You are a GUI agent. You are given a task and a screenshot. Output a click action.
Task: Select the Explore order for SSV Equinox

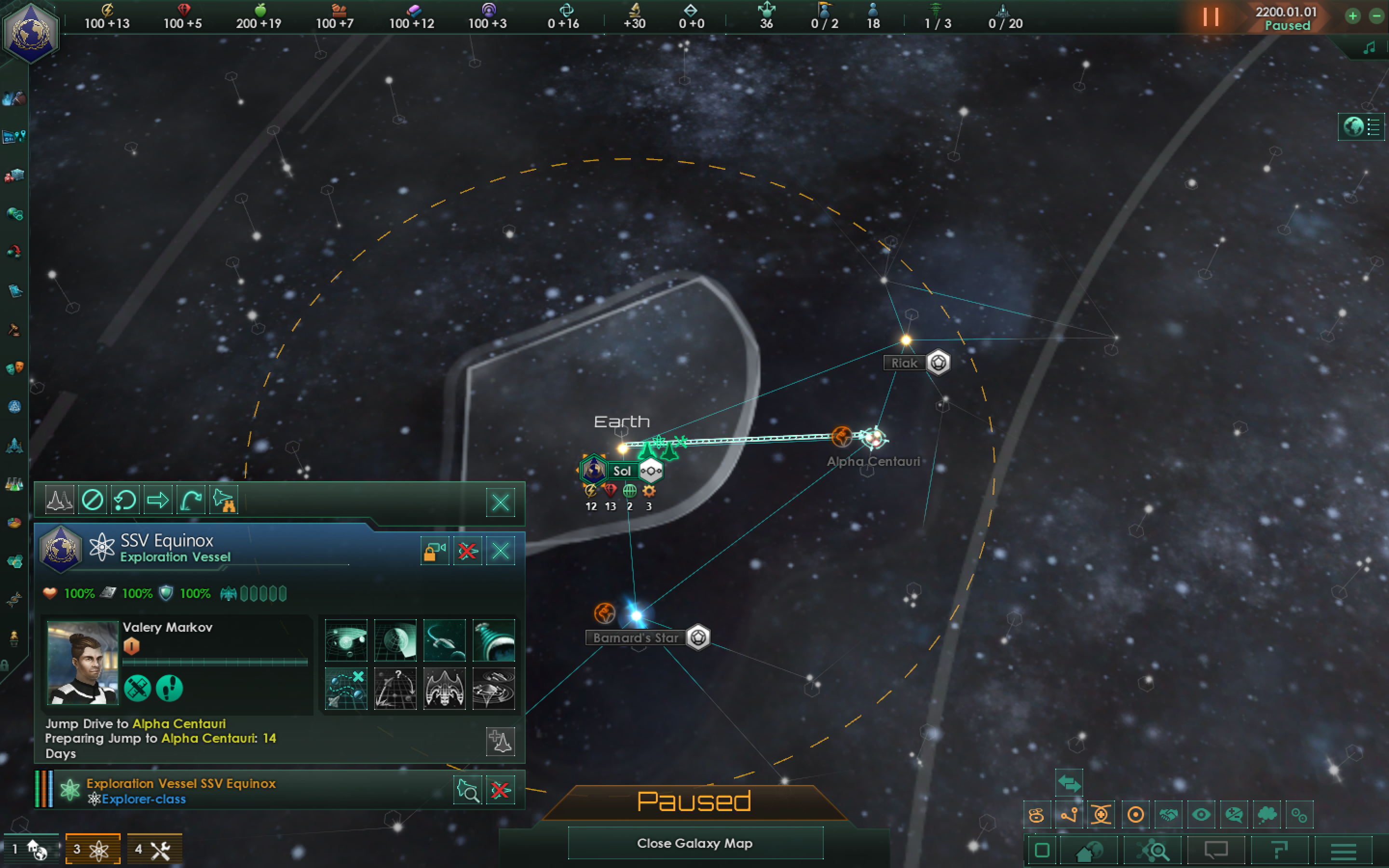(x=224, y=500)
